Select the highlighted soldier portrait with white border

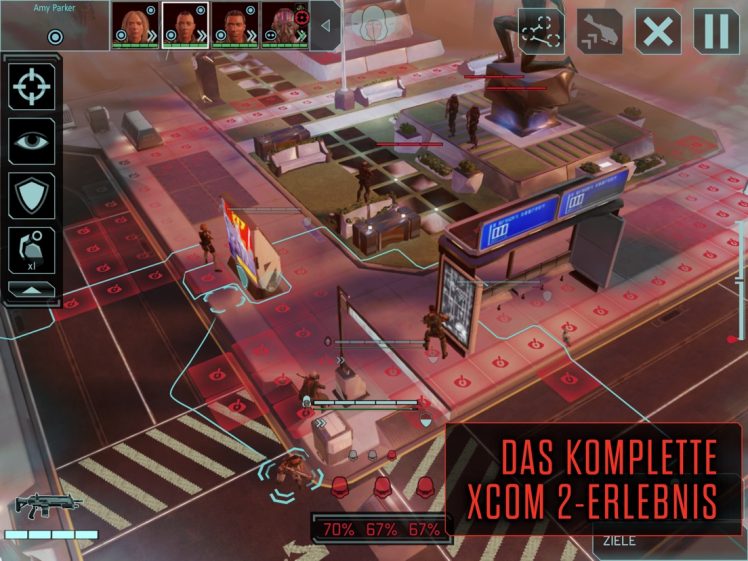coord(184,25)
